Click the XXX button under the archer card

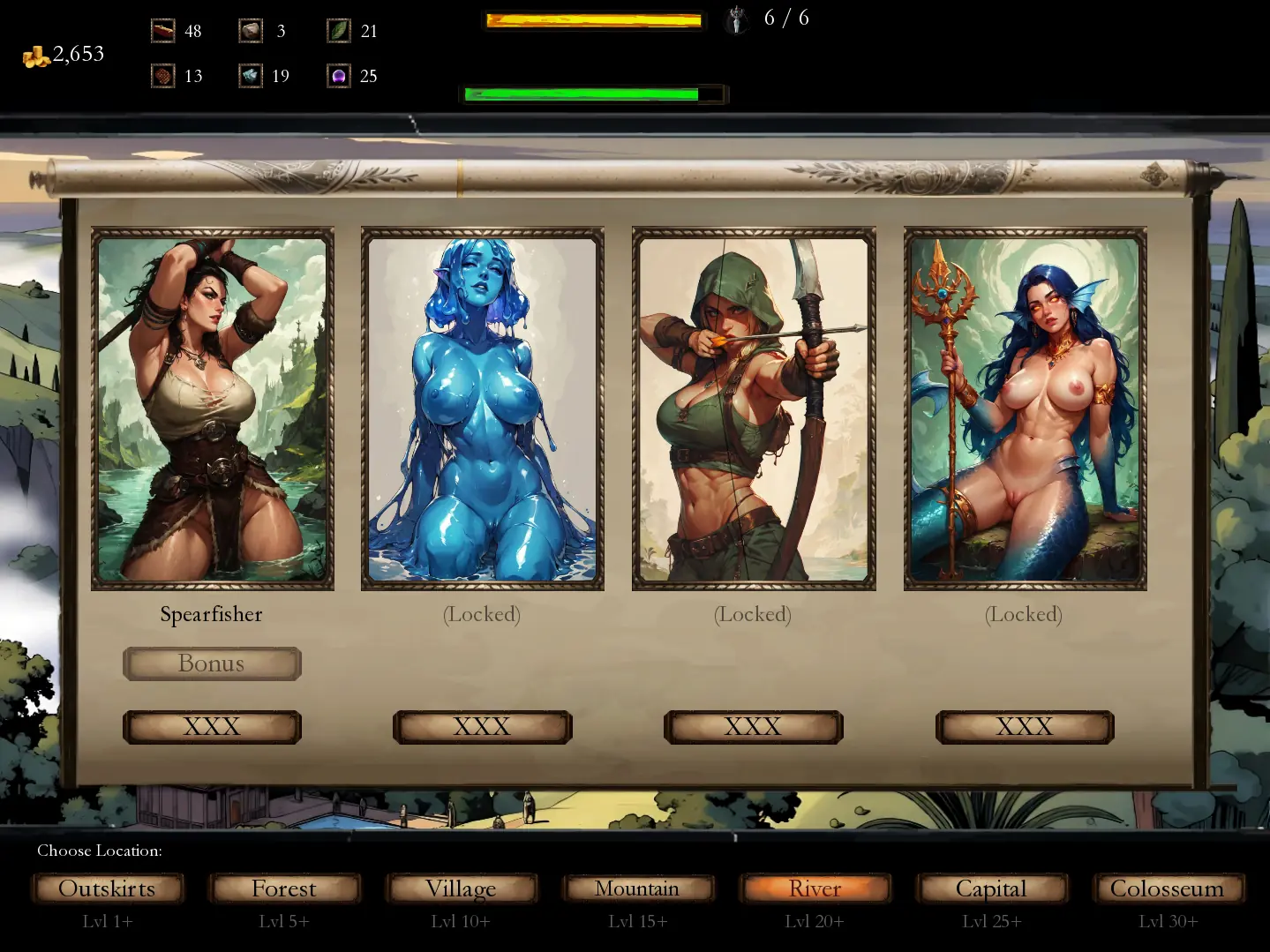tap(753, 727)
